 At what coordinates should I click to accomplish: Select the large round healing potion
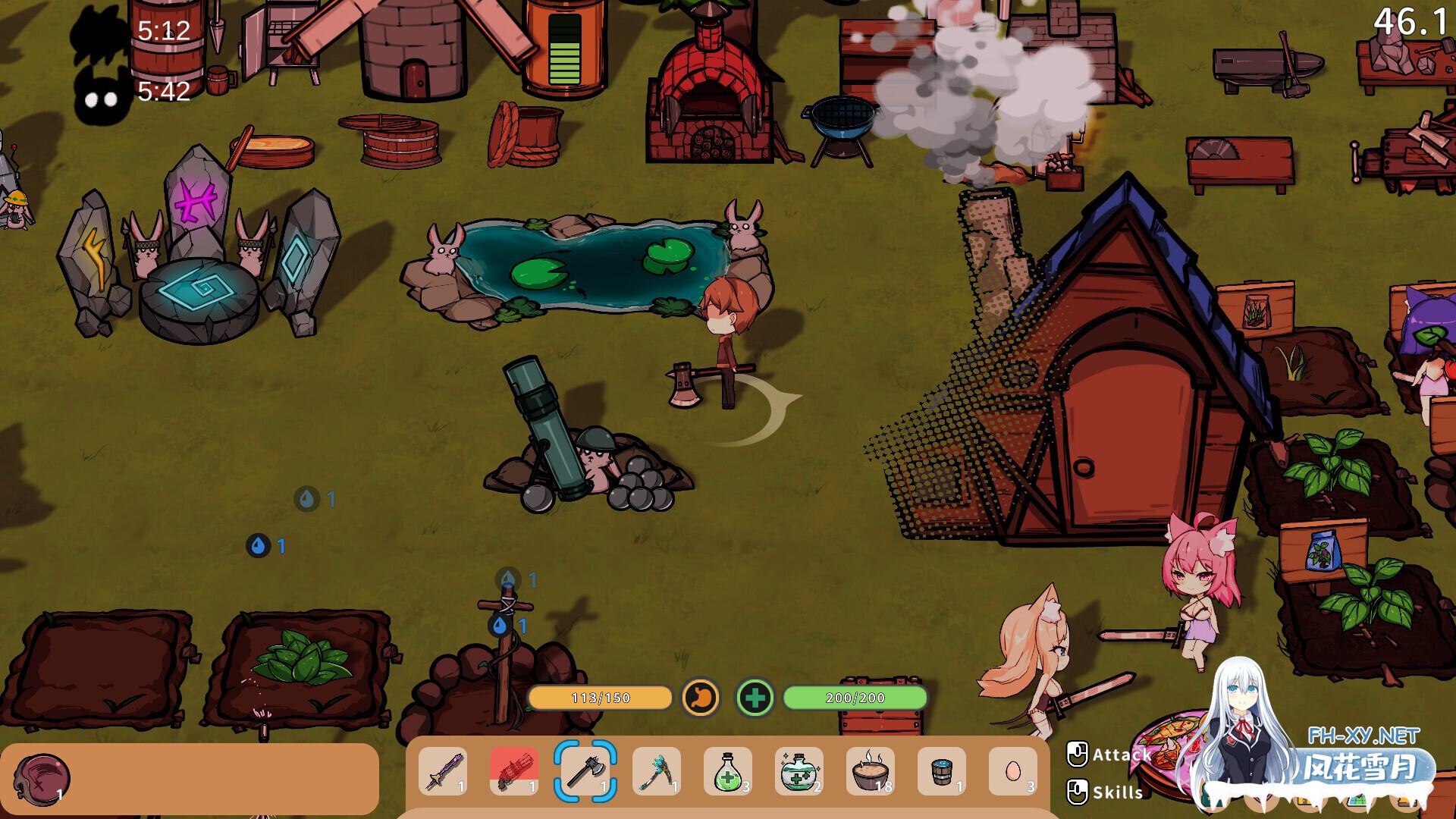[x=799, y=771]
